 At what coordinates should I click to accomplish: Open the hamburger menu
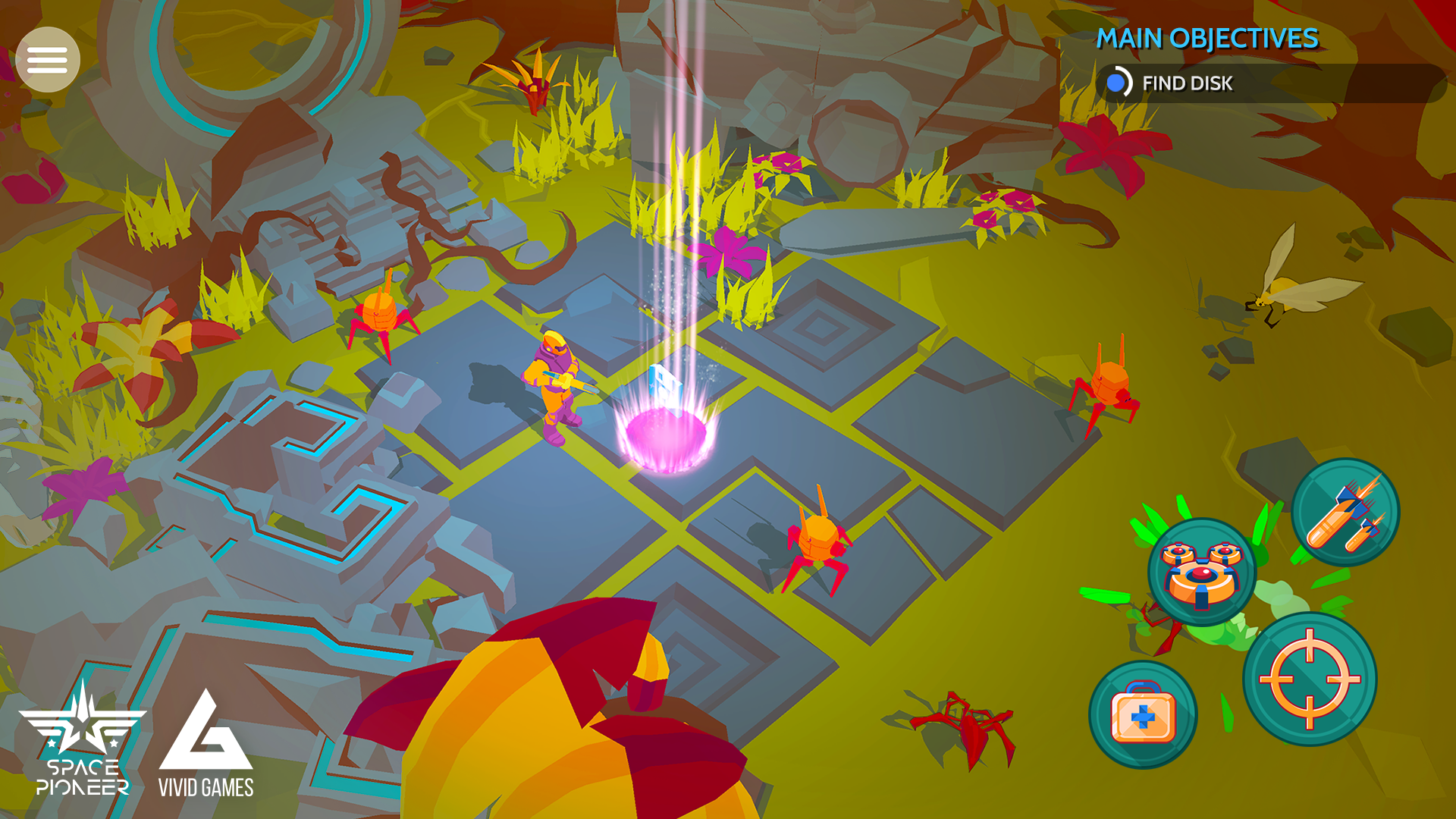click(x=48, y=60)
